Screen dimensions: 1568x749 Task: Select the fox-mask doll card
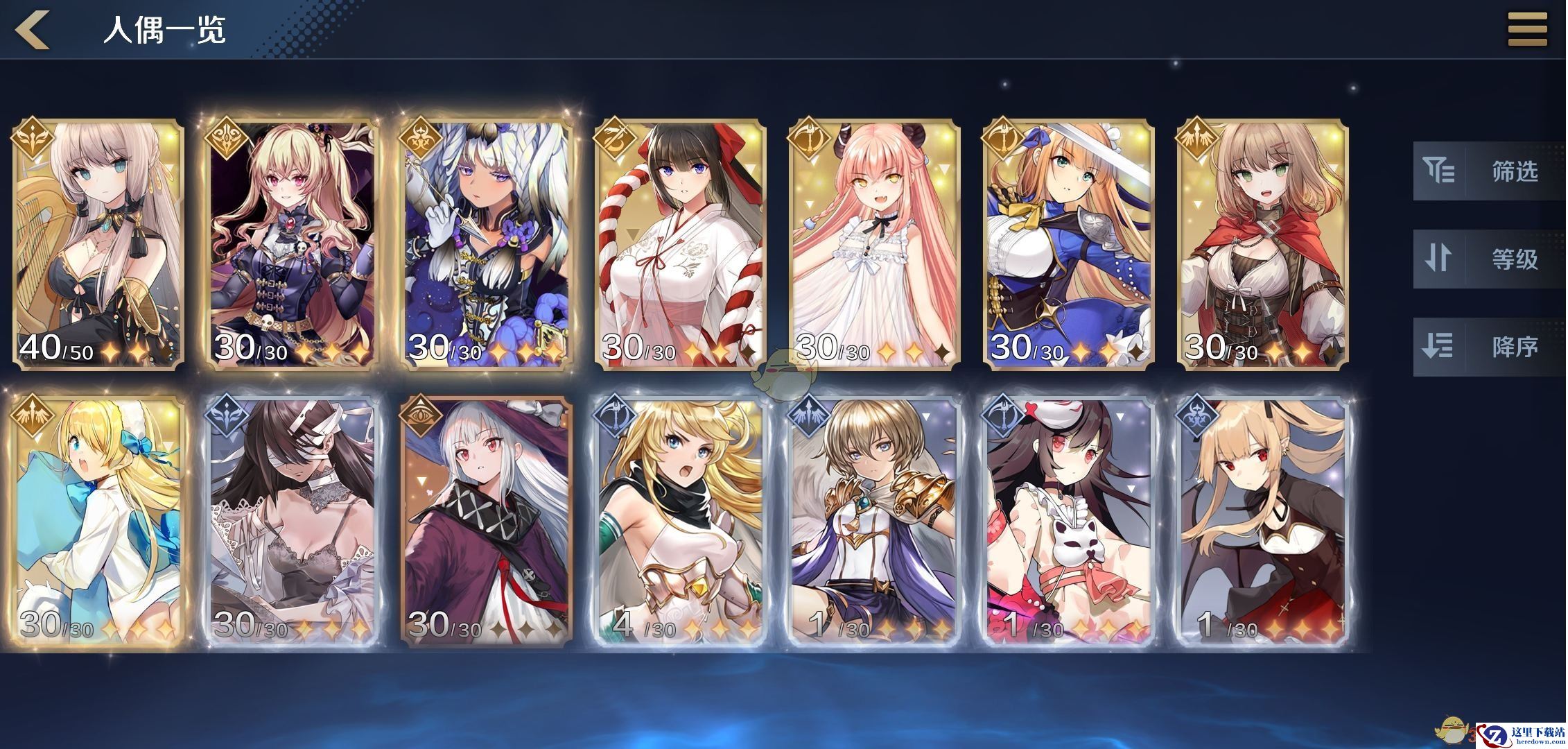coord(1069,522)
